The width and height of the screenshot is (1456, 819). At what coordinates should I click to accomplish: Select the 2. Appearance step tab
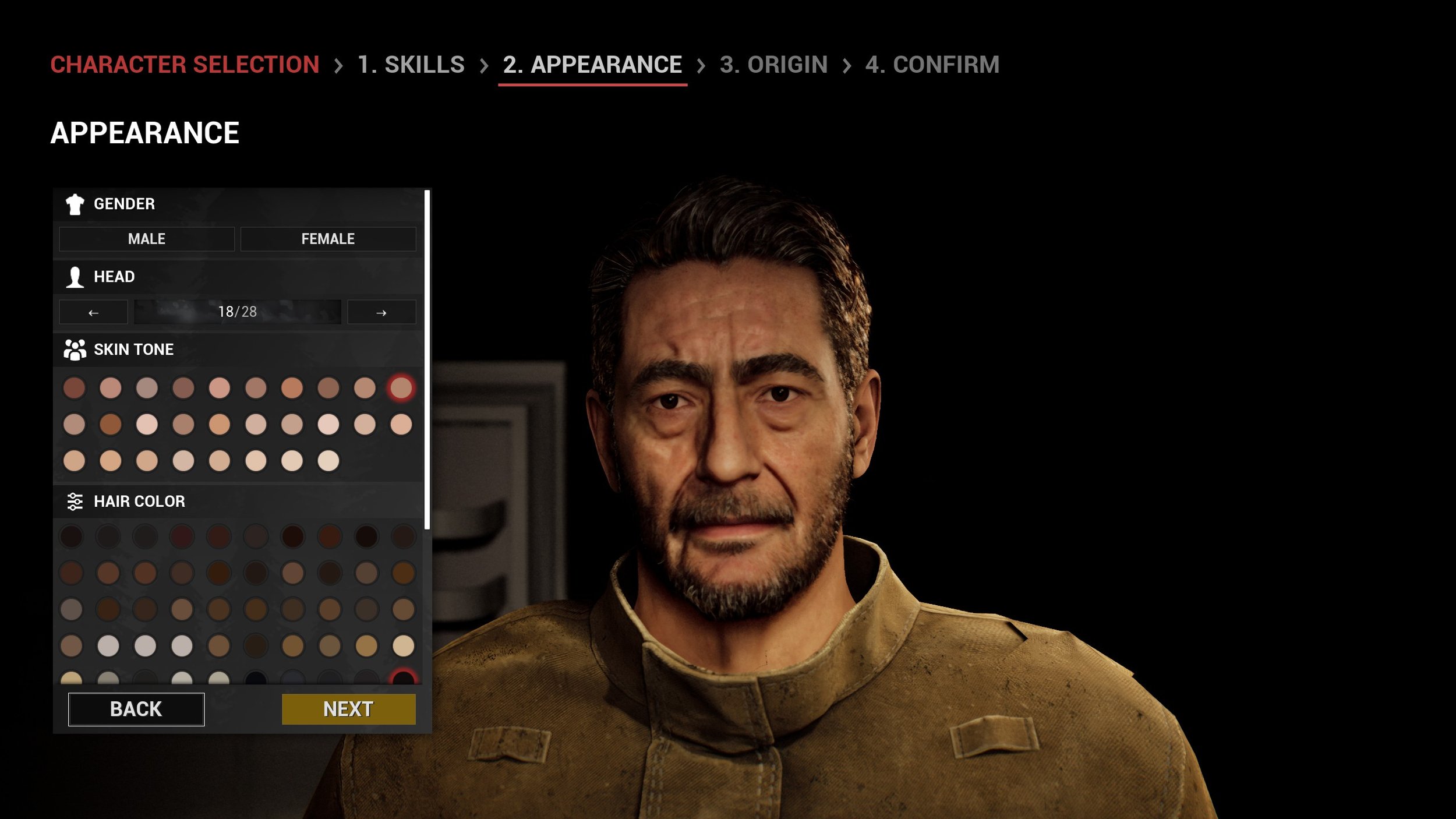pyautogui.click(x=592, y=65)
